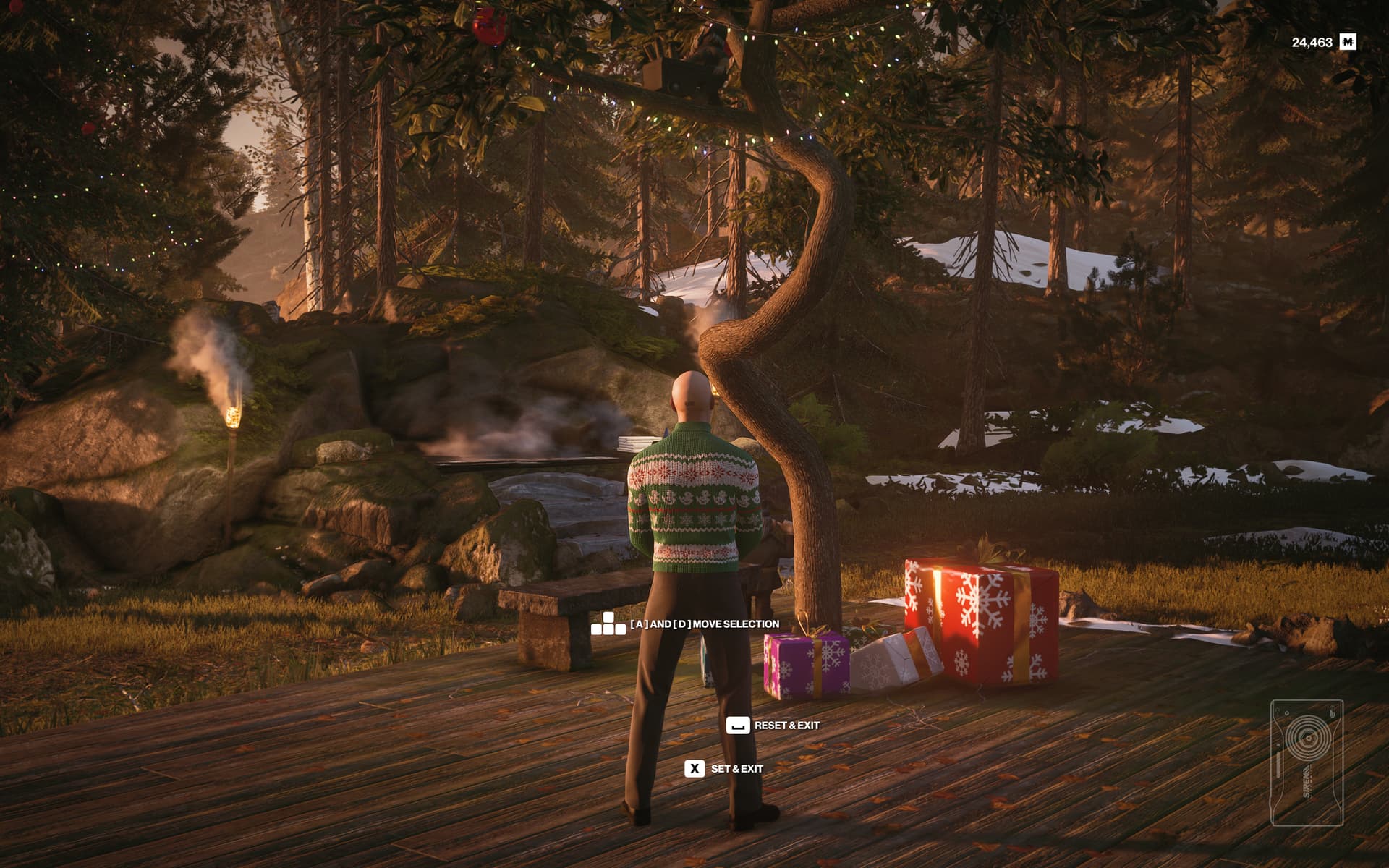Select the camera item icon
Viewport: 1389px width, 868px height.
point(1307,762)
